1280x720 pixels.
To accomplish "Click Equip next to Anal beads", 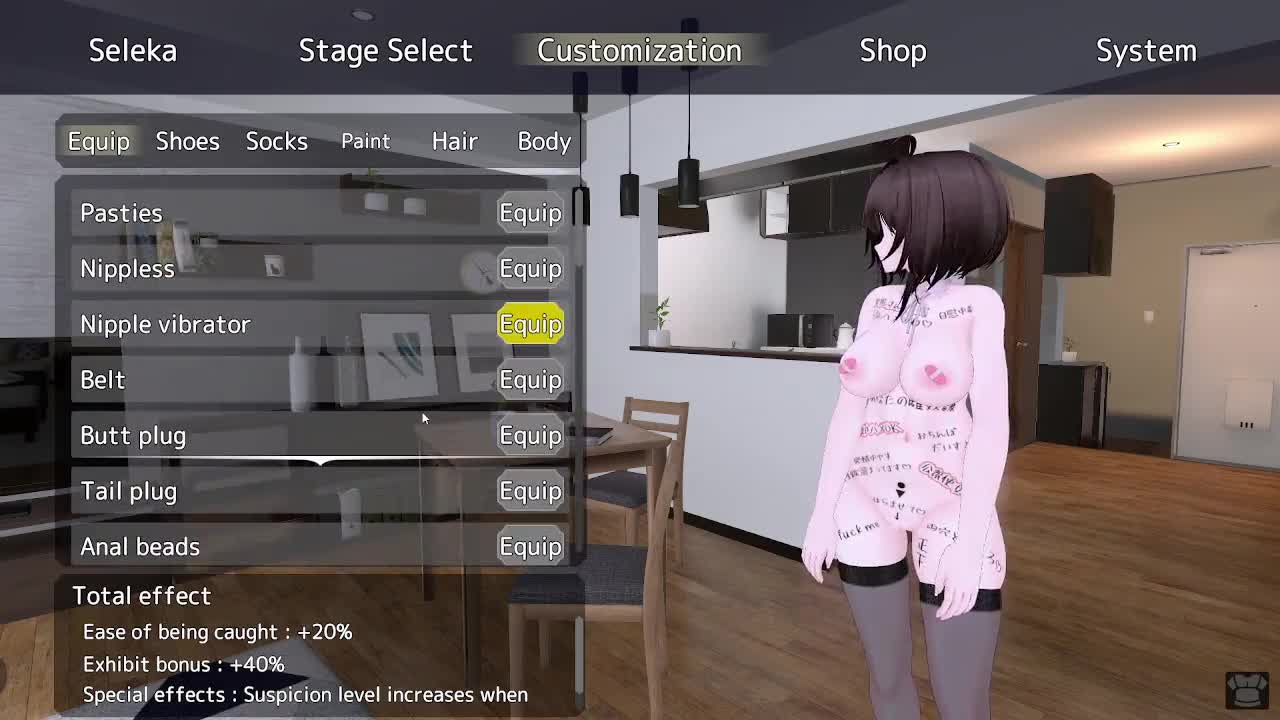I will 530,547.
